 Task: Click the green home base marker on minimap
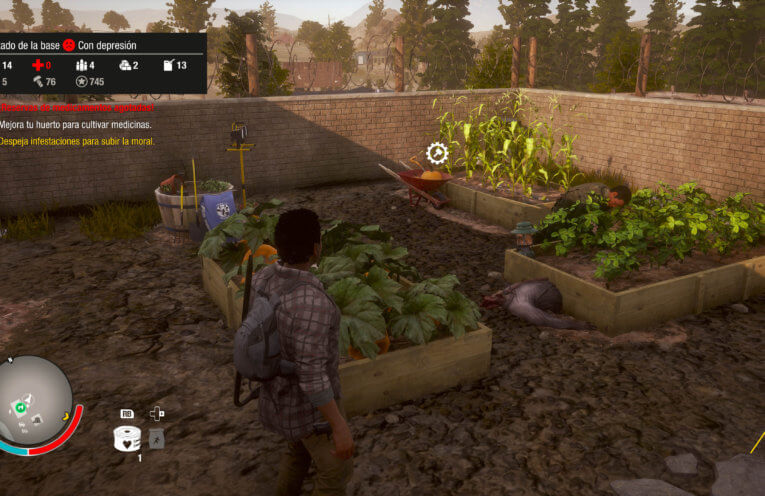(x=19, y=407)
